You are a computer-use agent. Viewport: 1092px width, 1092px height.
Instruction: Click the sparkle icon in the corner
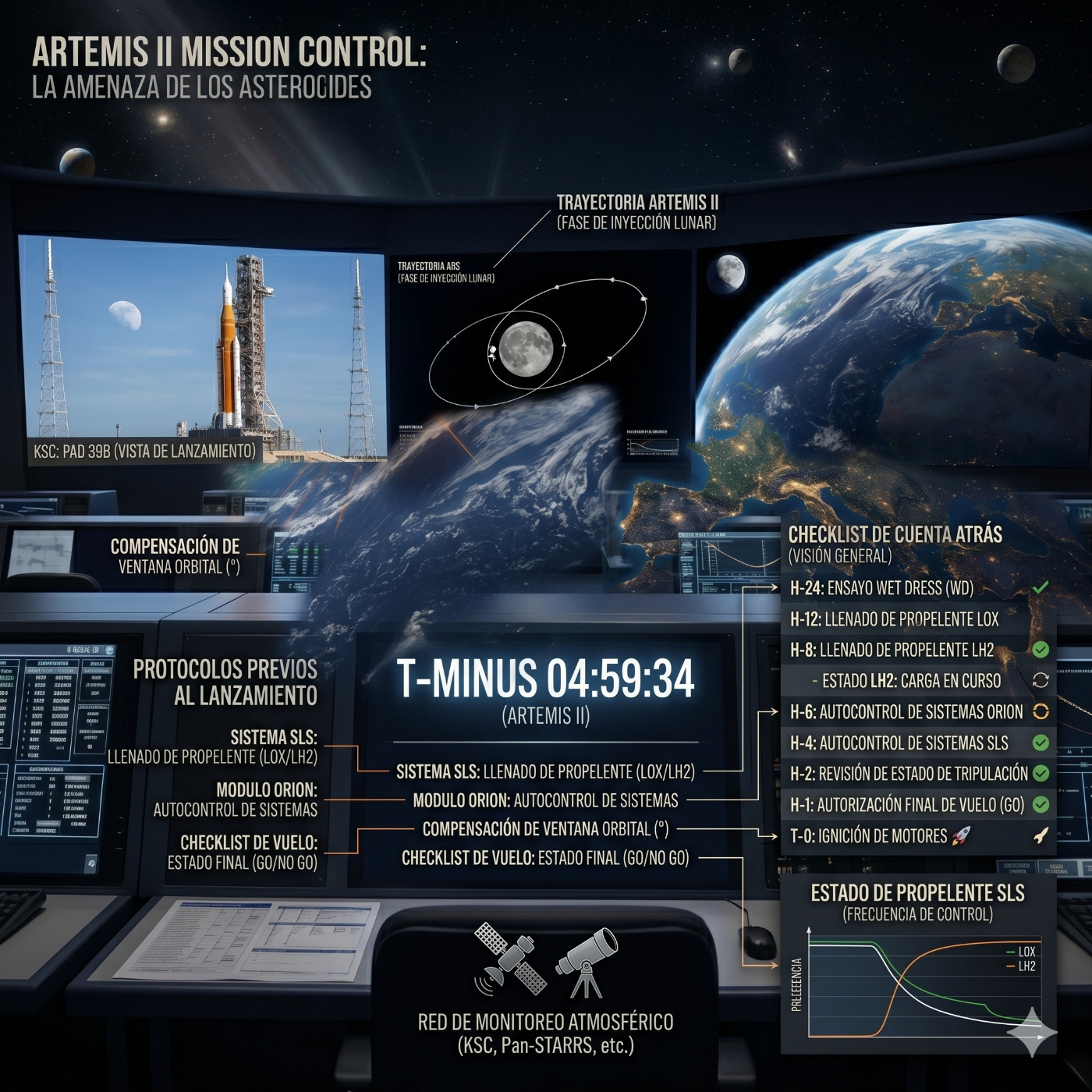pos(1032,1032)
